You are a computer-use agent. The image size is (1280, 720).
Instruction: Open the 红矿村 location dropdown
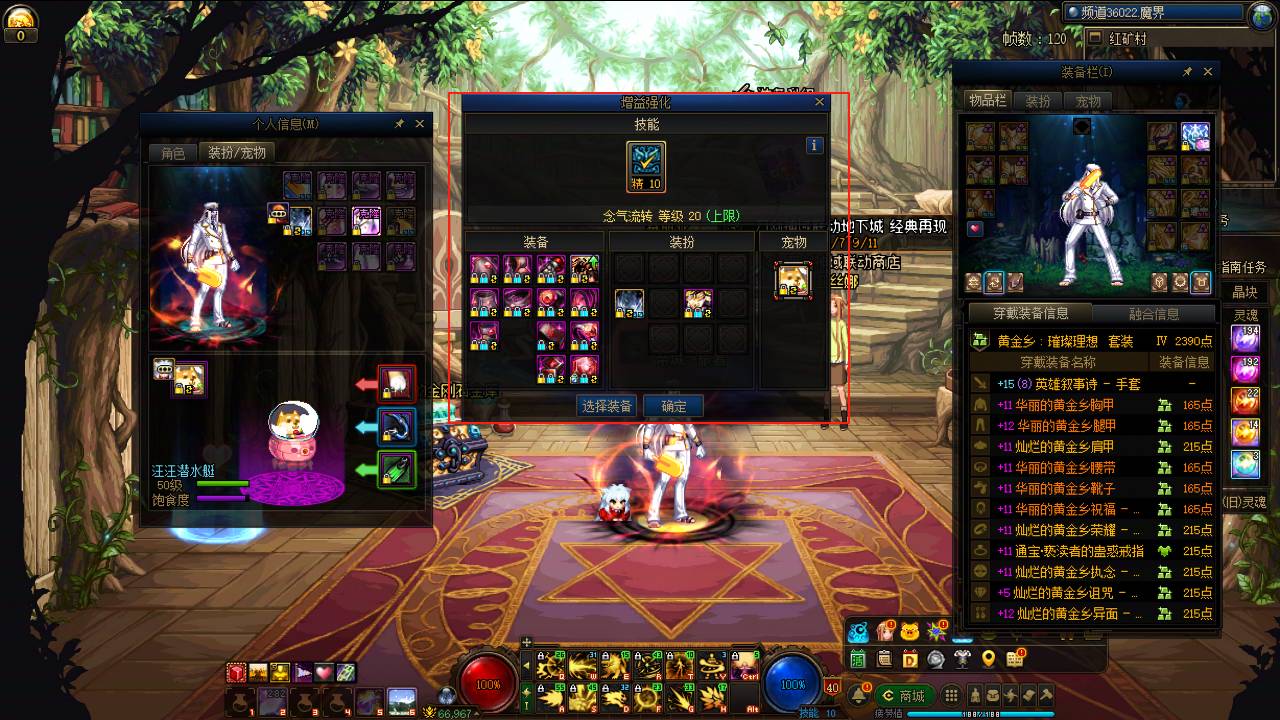pos(1094,39)
